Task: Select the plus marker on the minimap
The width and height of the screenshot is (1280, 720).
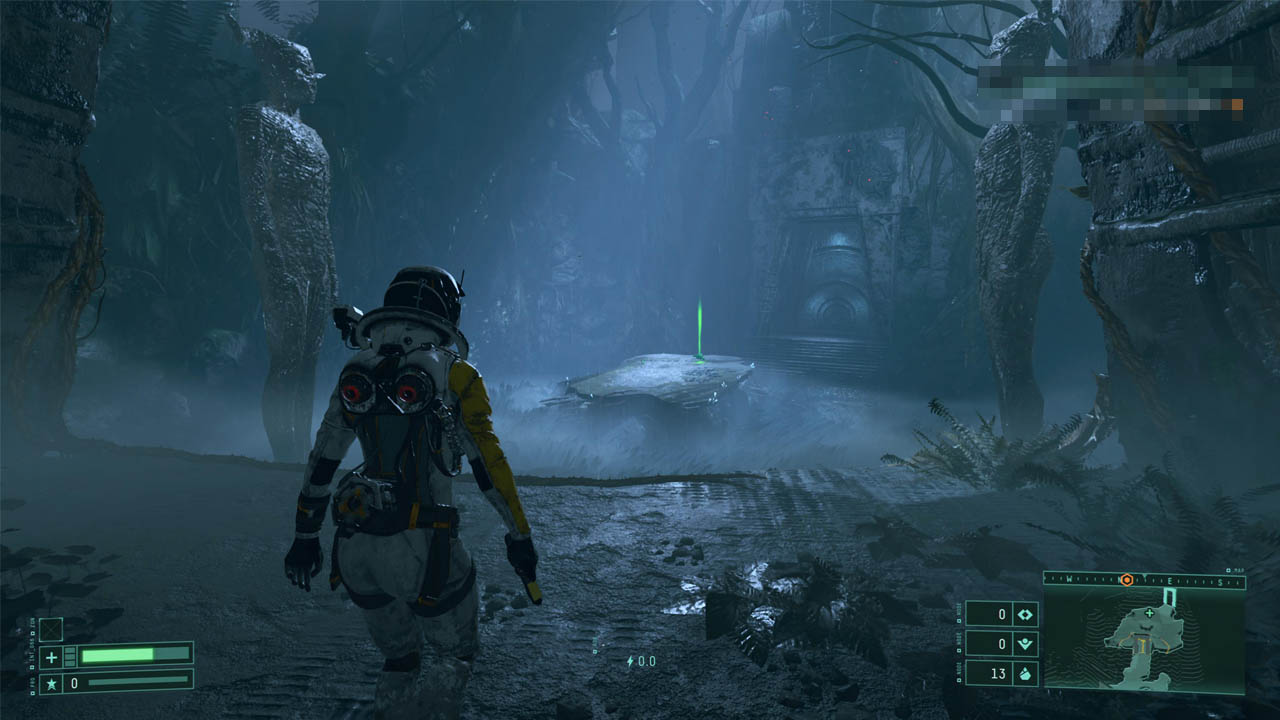Action: (x=1149, y=612)
